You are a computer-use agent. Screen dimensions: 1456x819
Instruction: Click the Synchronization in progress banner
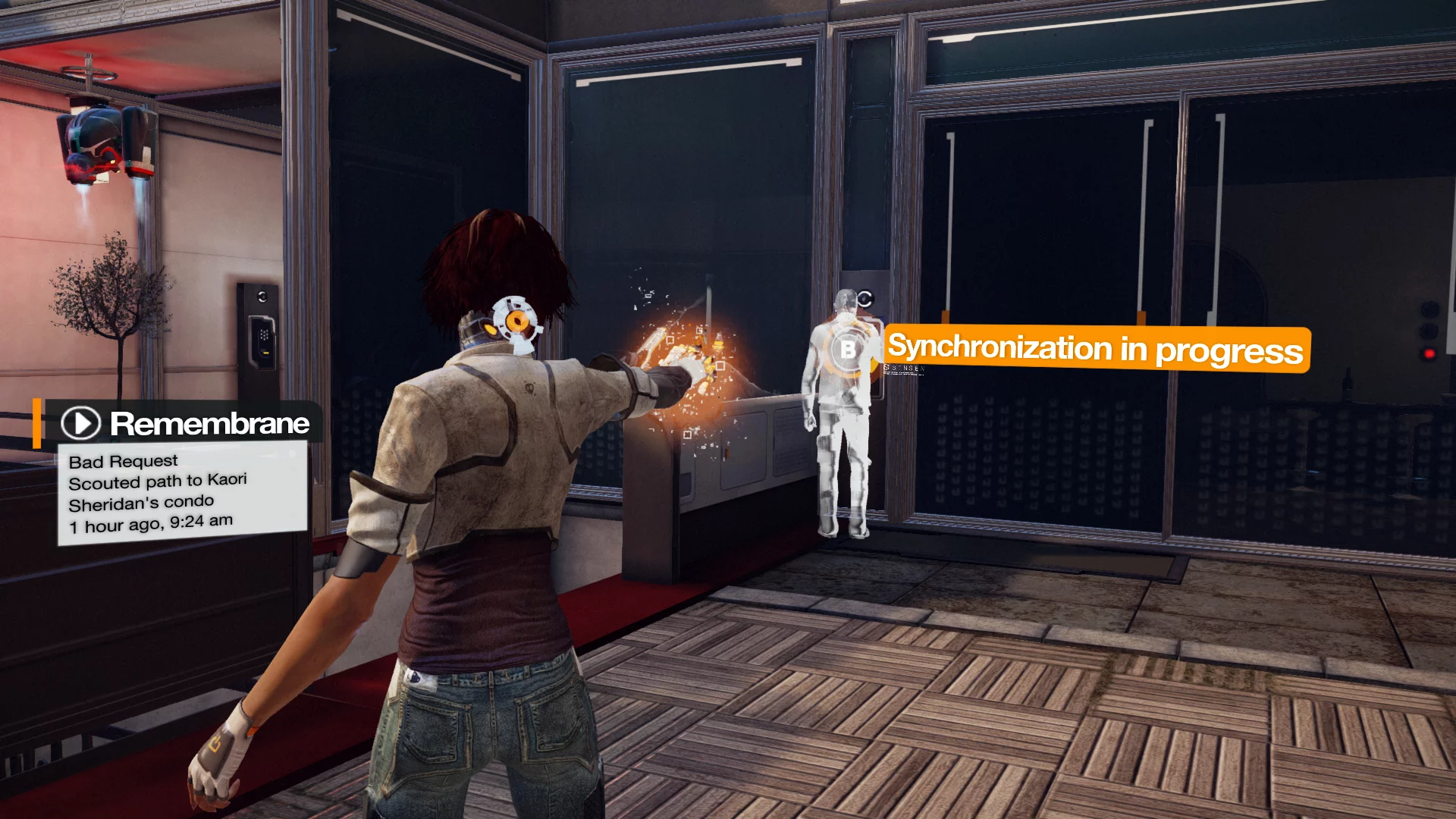[x=1096, y=349]
